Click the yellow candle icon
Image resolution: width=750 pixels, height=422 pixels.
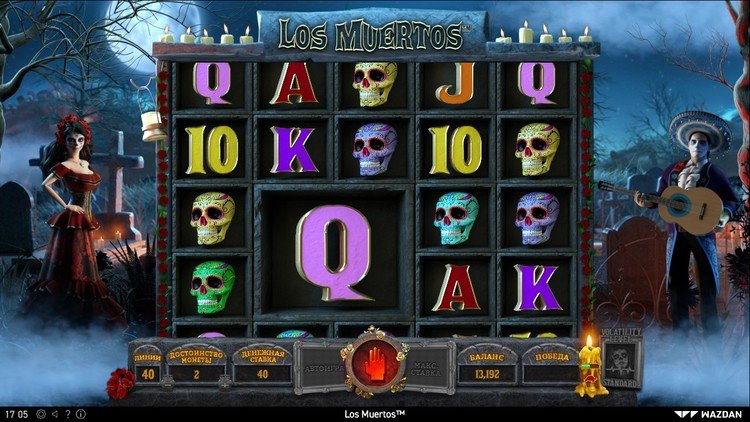click(x=588, y=366)
